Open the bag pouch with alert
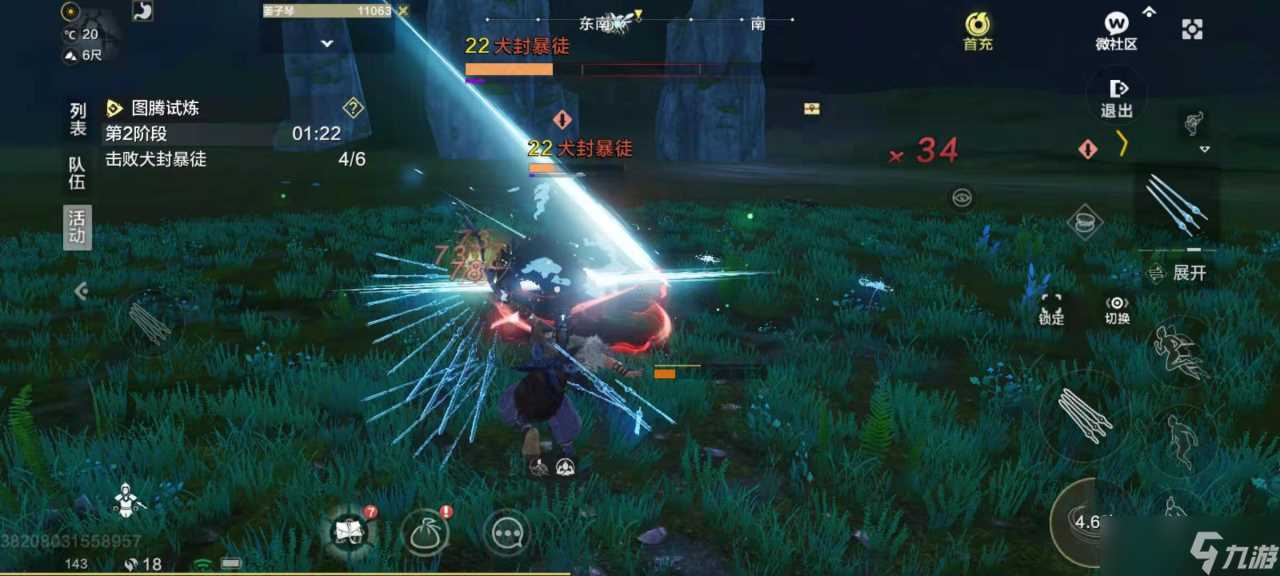 pos(425,532)
